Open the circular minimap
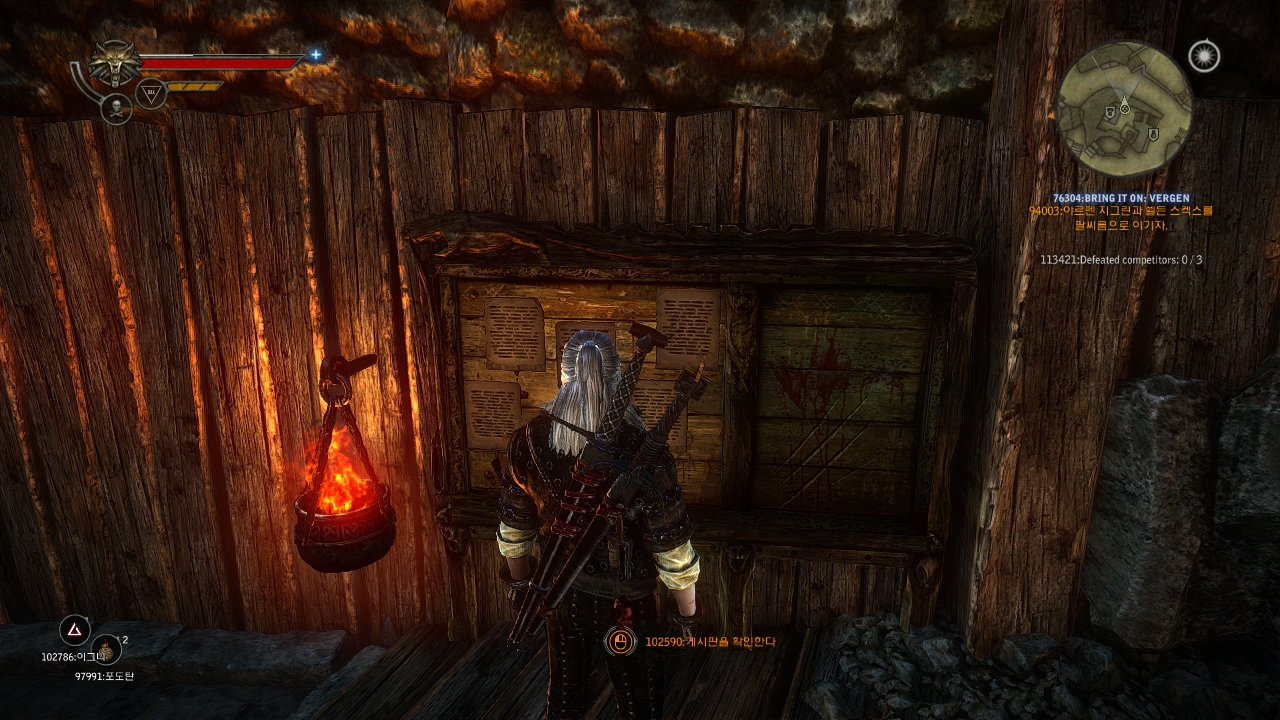Screen dimensions: 1280x720 click(1124, 108)
